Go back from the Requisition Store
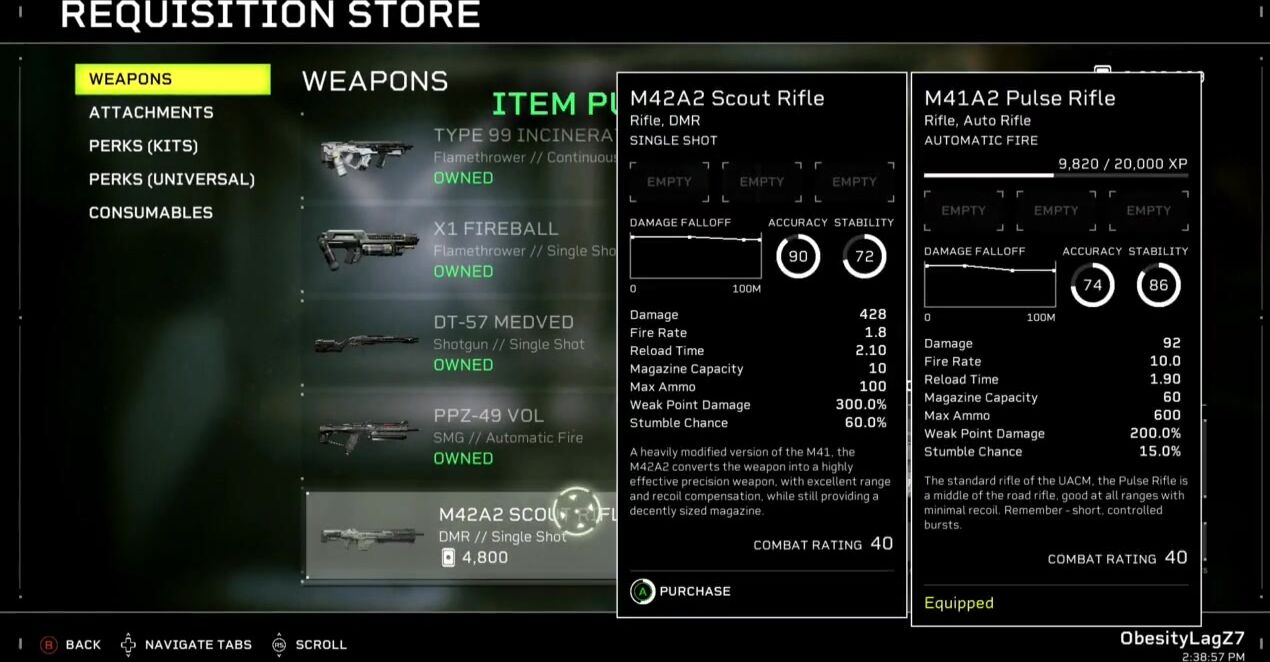1270x662 pixels. point(70,645)
